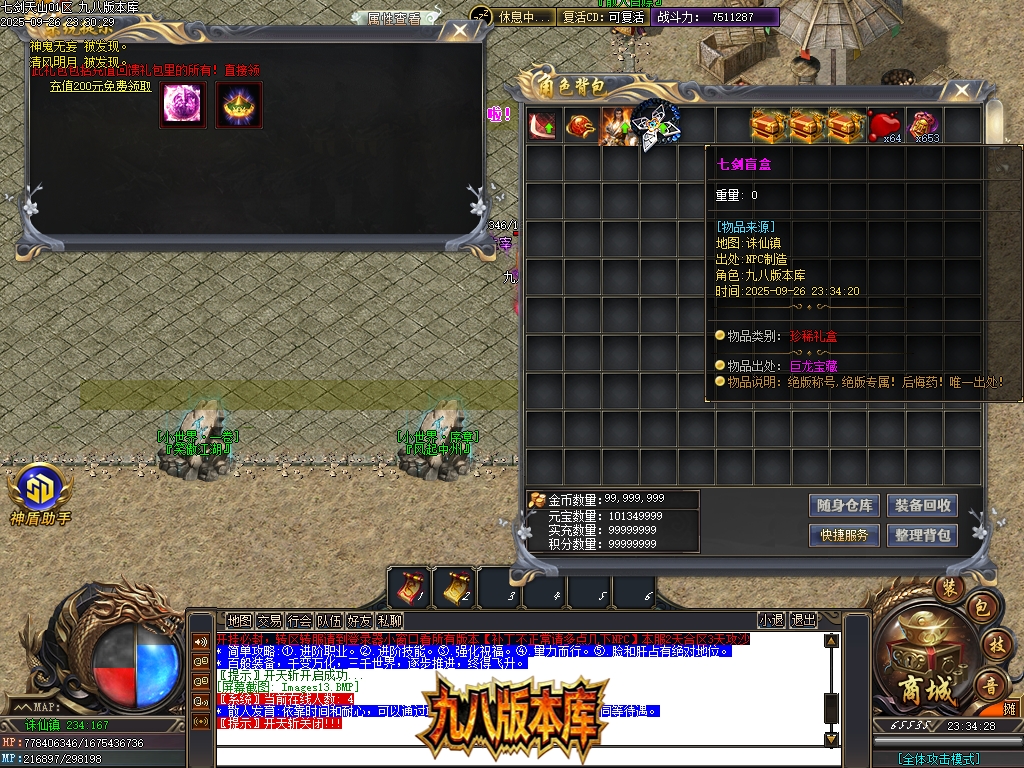The height and width of the screenshot is (768, 1024).
Task: Switch chat to the 行会 guild tab
Action: 299,621
